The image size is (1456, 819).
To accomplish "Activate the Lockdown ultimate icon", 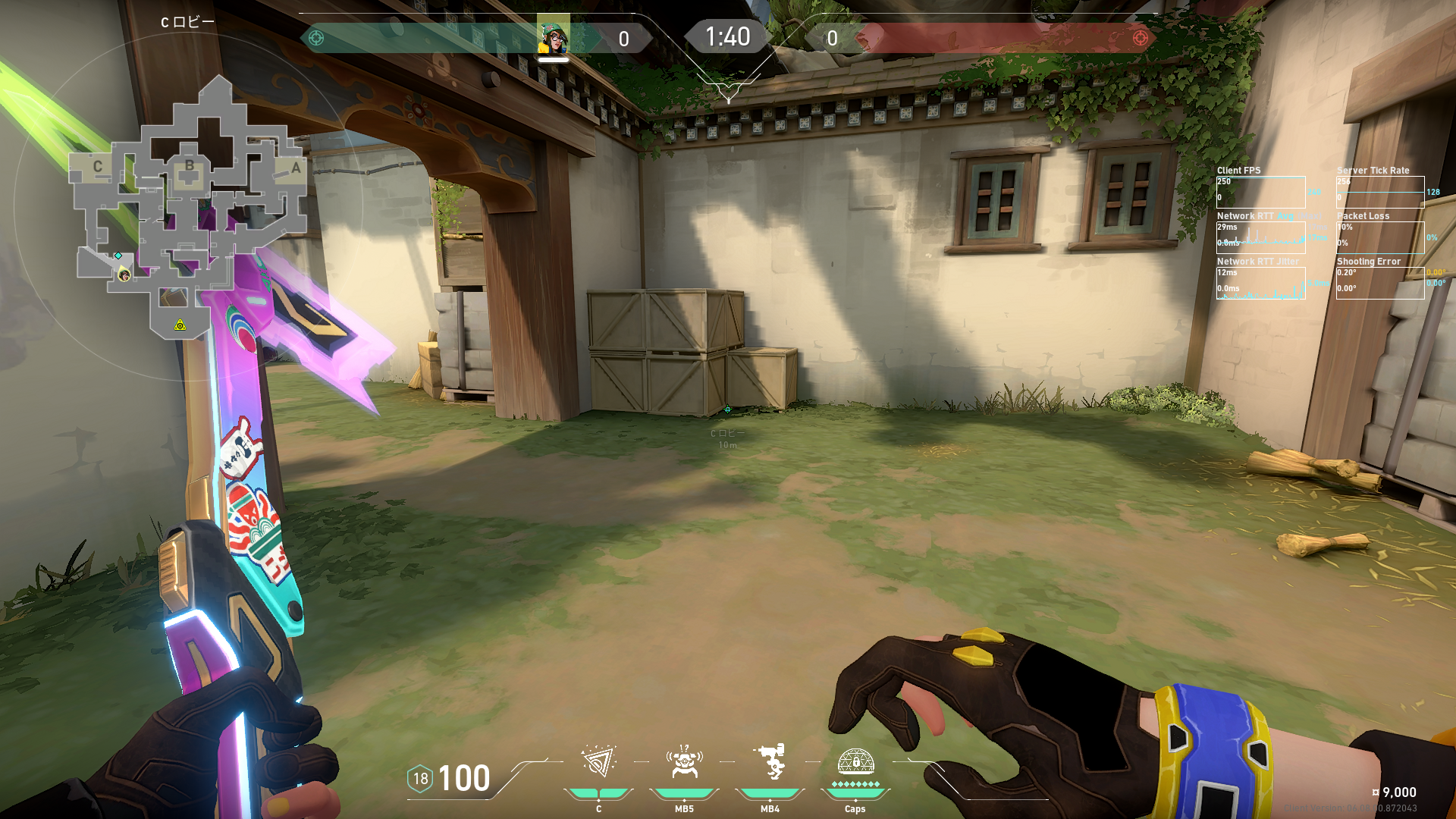I will 855,761.
